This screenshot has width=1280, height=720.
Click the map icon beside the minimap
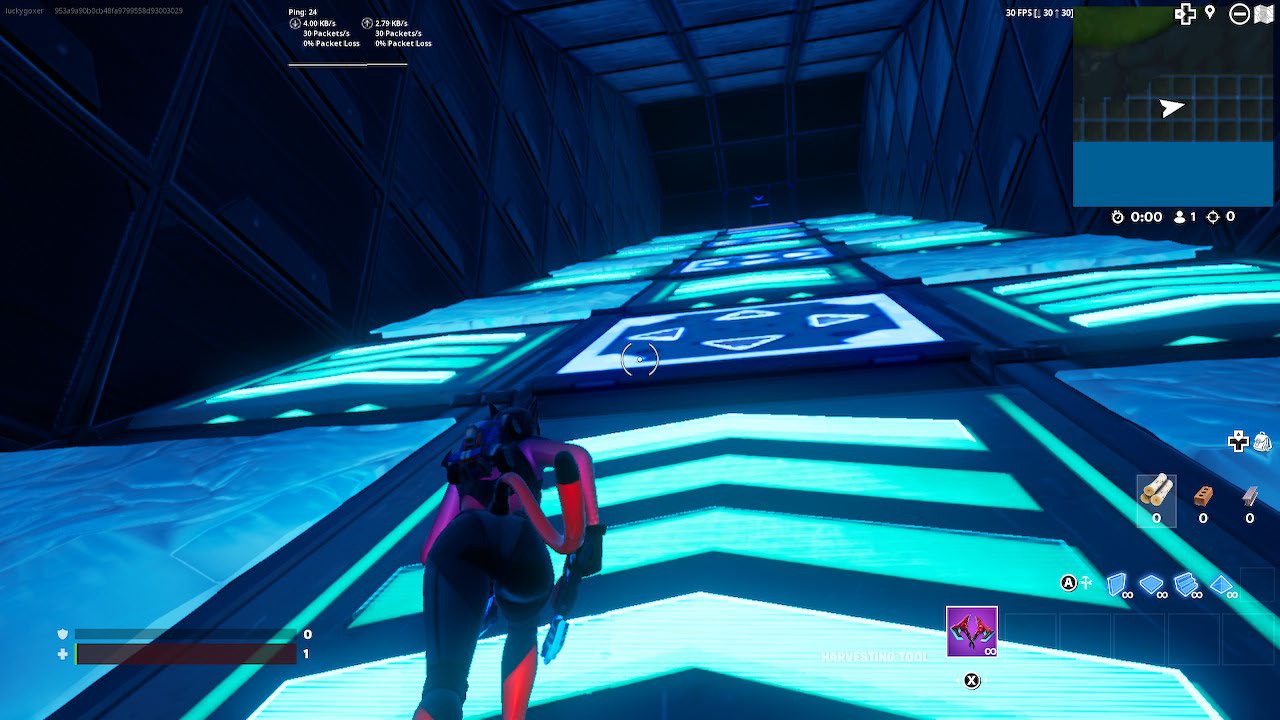[1264, 14]
